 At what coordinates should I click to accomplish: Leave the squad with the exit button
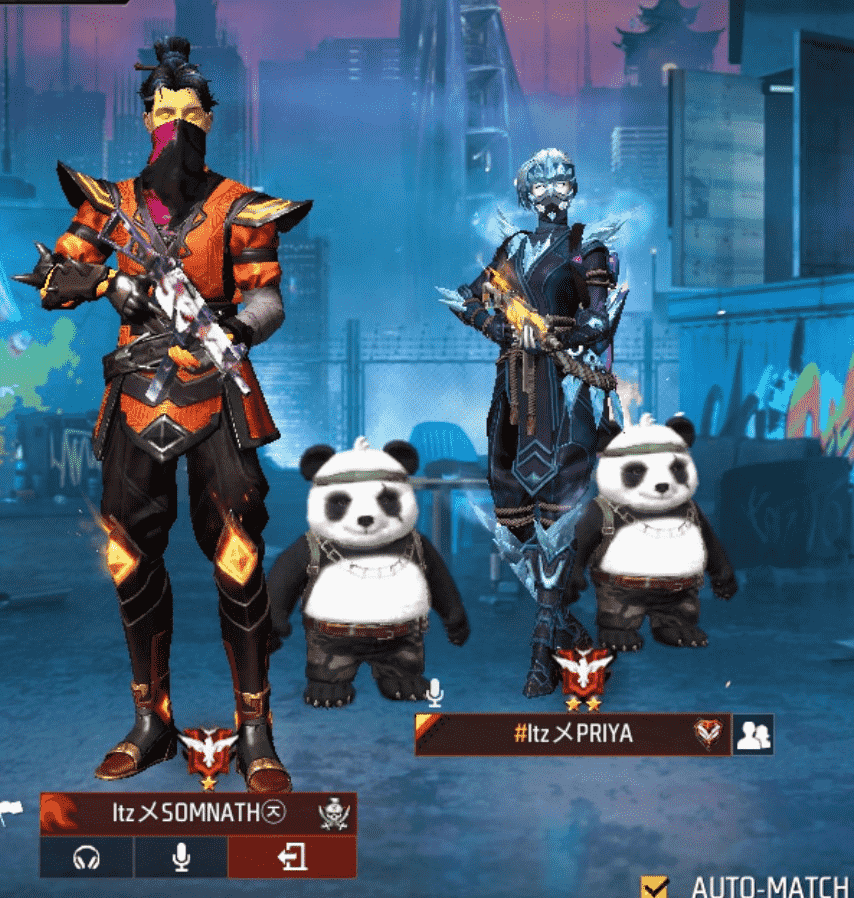click(x=292, y=858)
